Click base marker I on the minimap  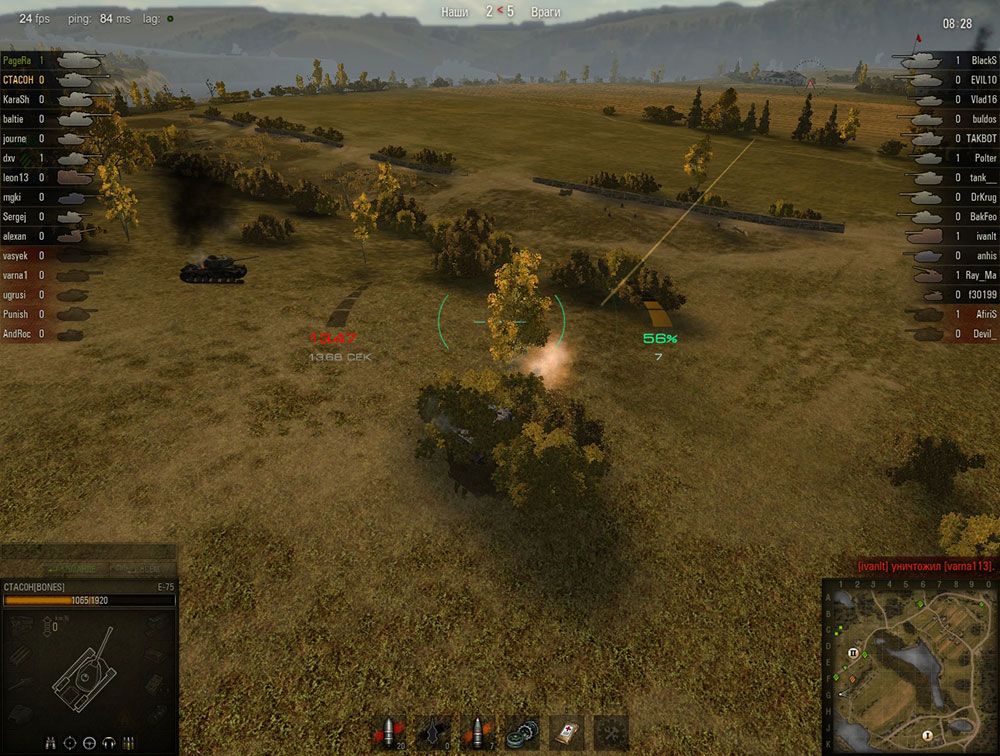click(x=927, y=735)
